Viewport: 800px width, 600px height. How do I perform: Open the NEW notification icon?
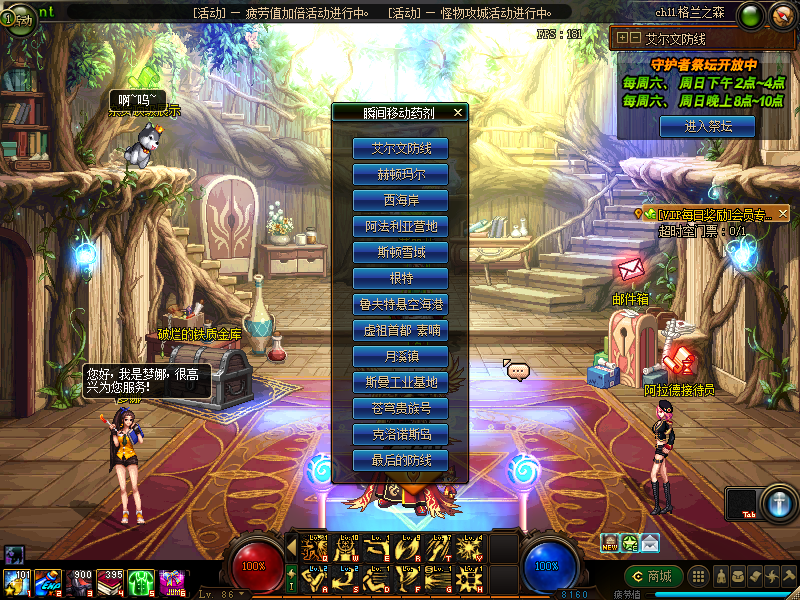click(609, 543)
